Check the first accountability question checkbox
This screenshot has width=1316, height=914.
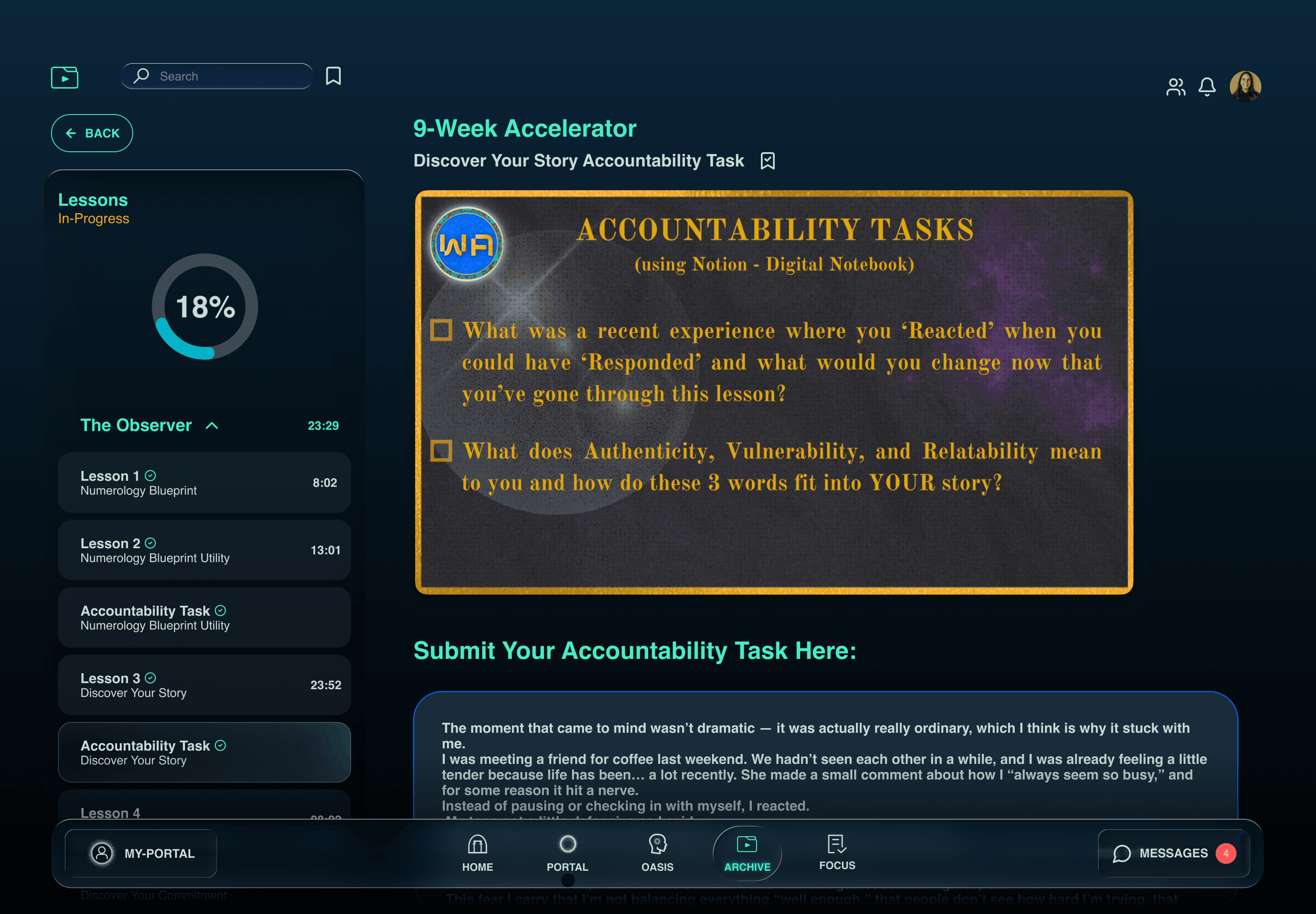click(x=442, y=330)
